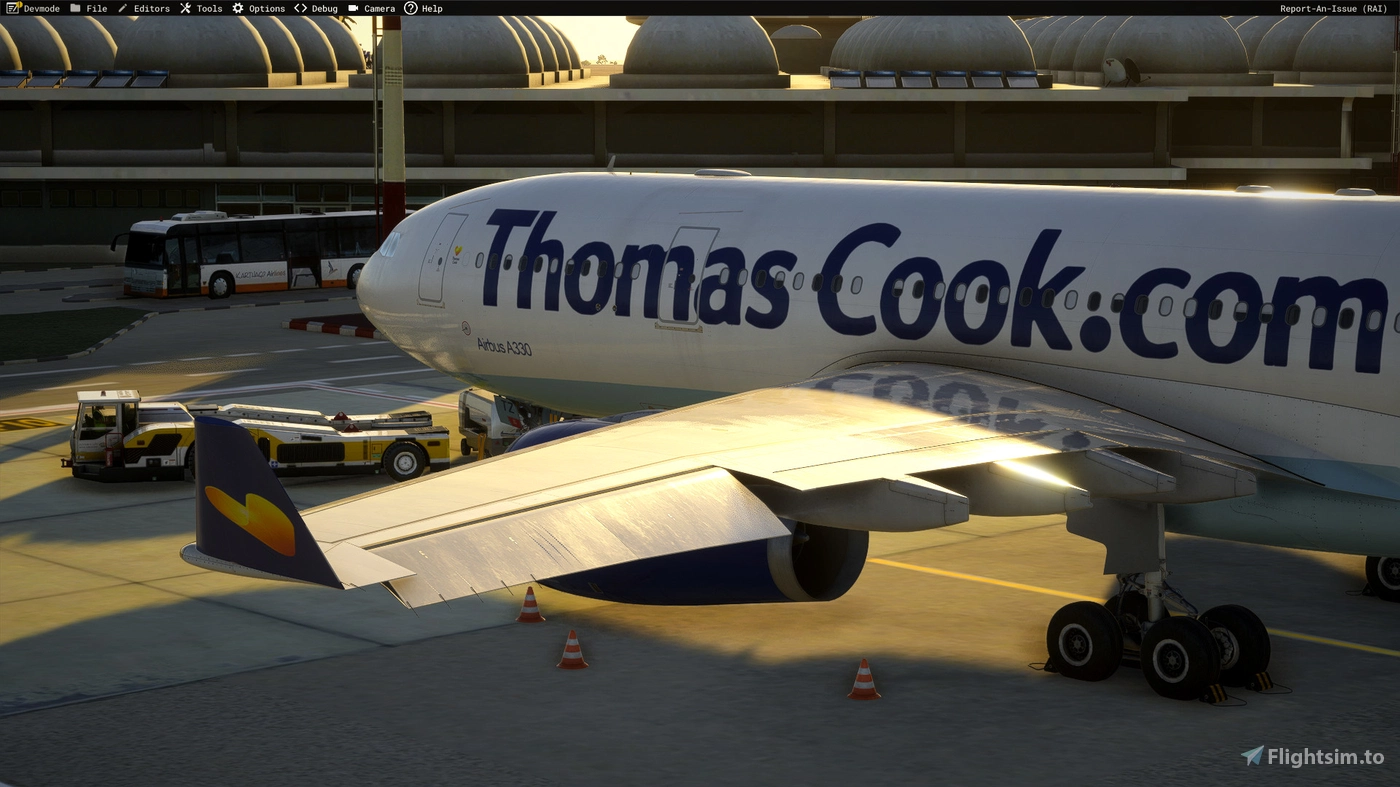Open the File menu

coord(96,8)
